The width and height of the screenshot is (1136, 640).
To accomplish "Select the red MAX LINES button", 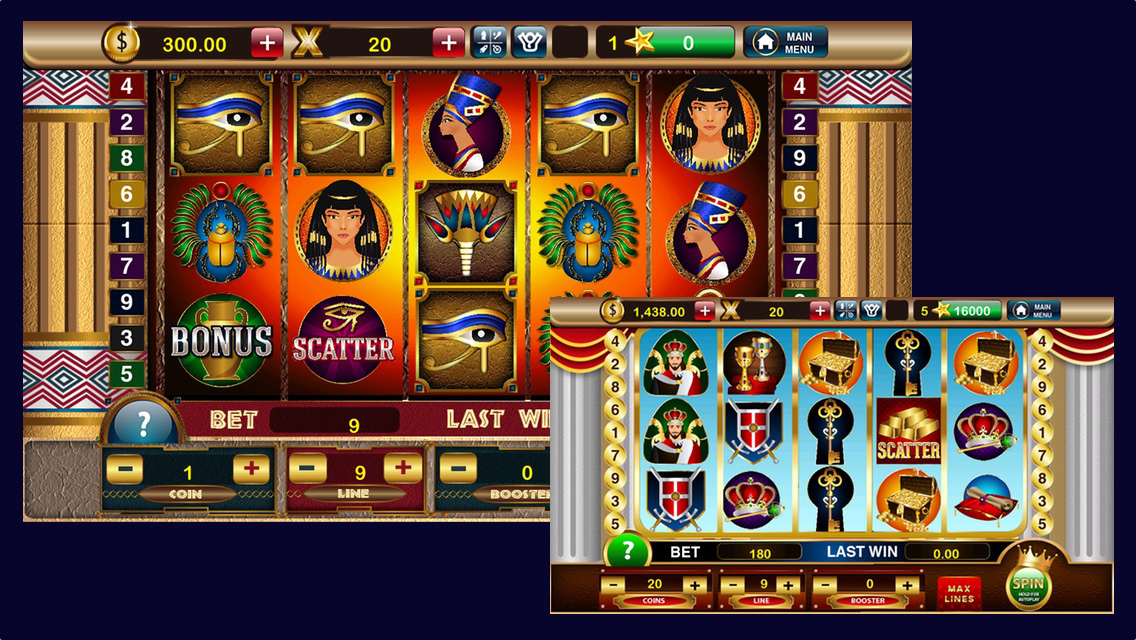I will (x=959, y=592).
